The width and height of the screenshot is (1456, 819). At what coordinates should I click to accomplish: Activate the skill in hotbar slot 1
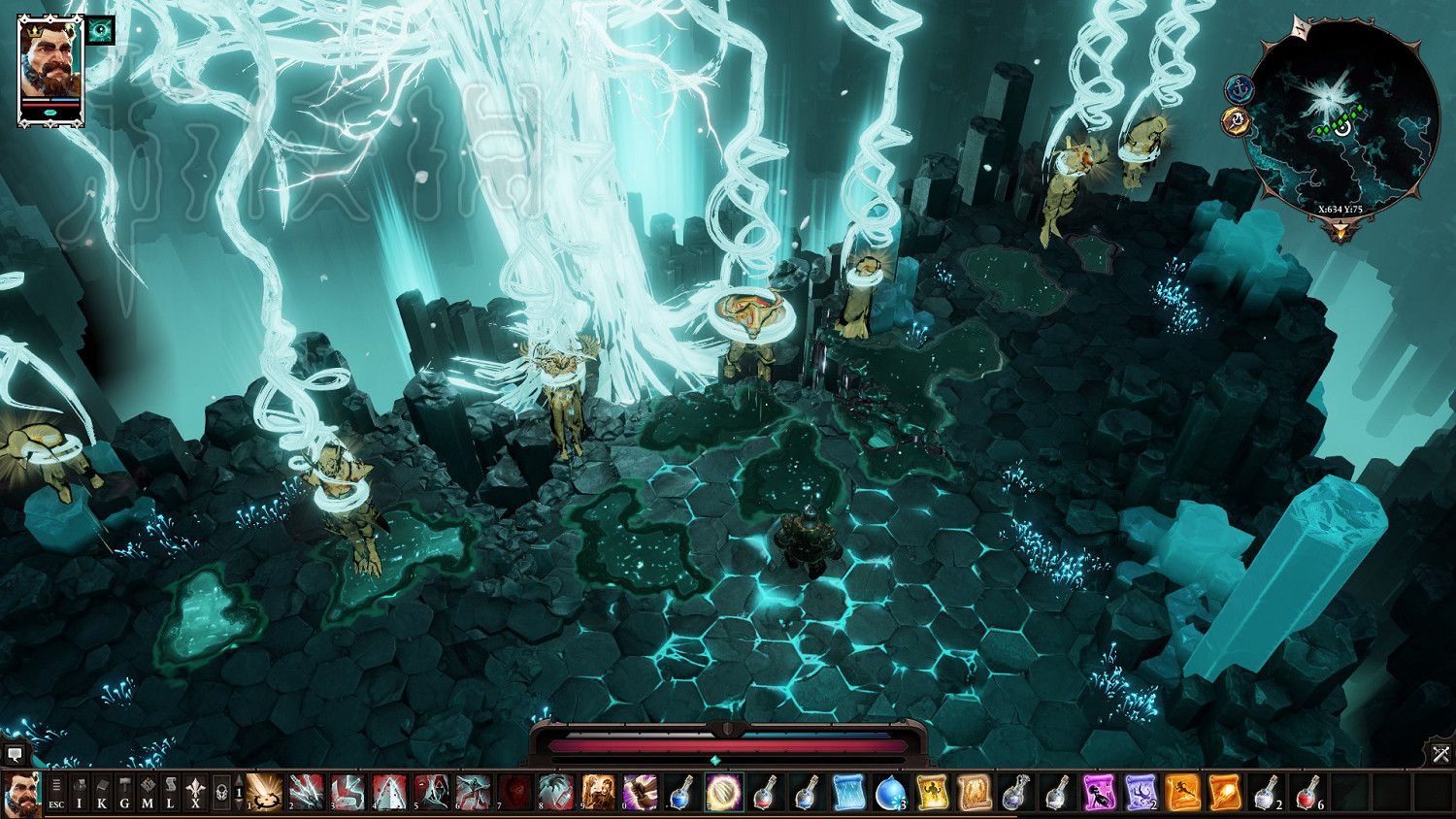pos(264,792)
